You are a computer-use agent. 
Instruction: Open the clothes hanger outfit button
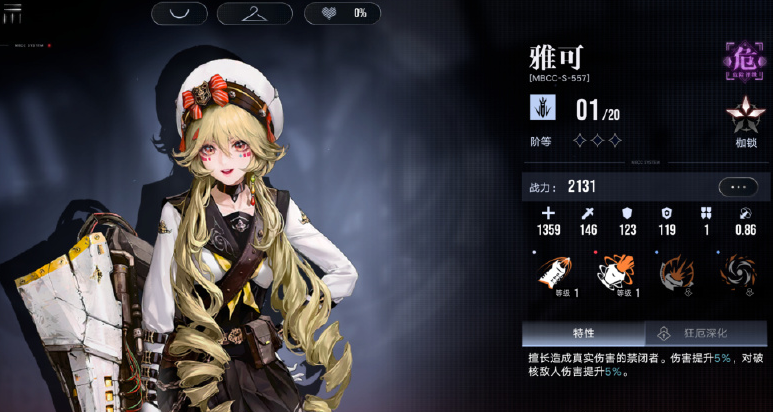pyautogui.click(x=255, y=13)
